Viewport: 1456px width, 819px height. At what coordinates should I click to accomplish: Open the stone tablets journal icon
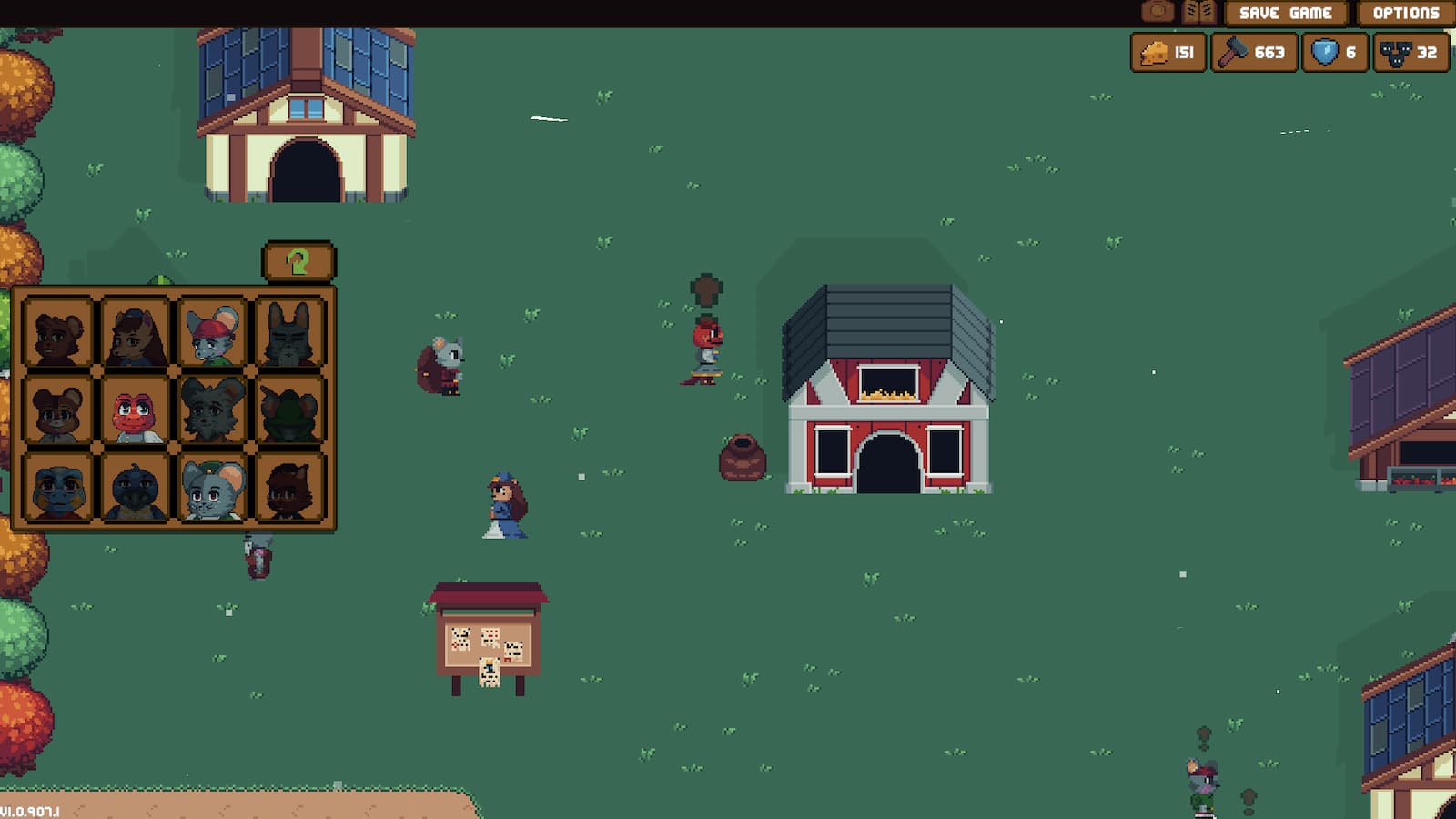coord(1198,12)
